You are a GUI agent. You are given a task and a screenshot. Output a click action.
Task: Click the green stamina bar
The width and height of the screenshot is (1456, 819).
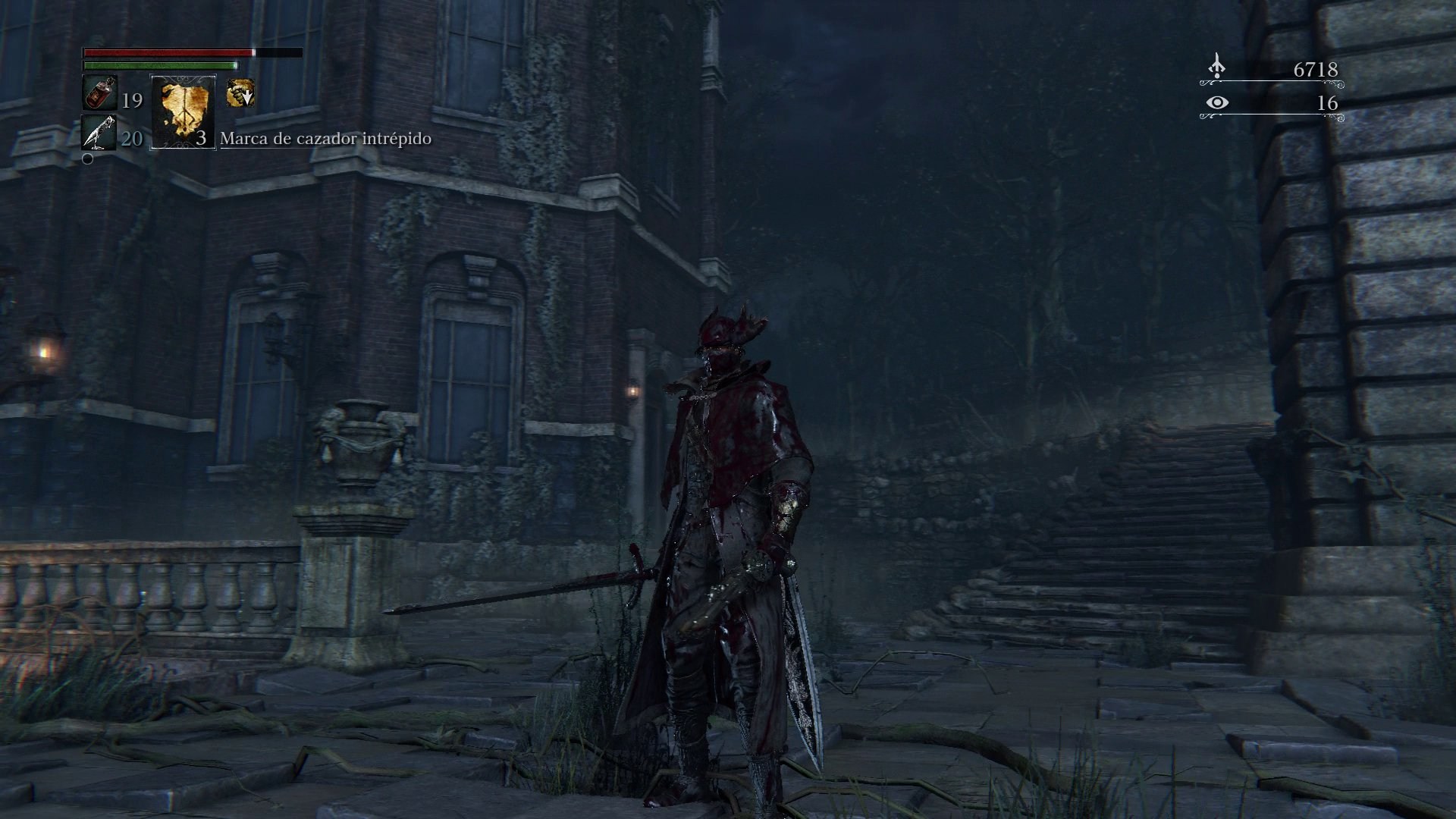tap(159, 66)
